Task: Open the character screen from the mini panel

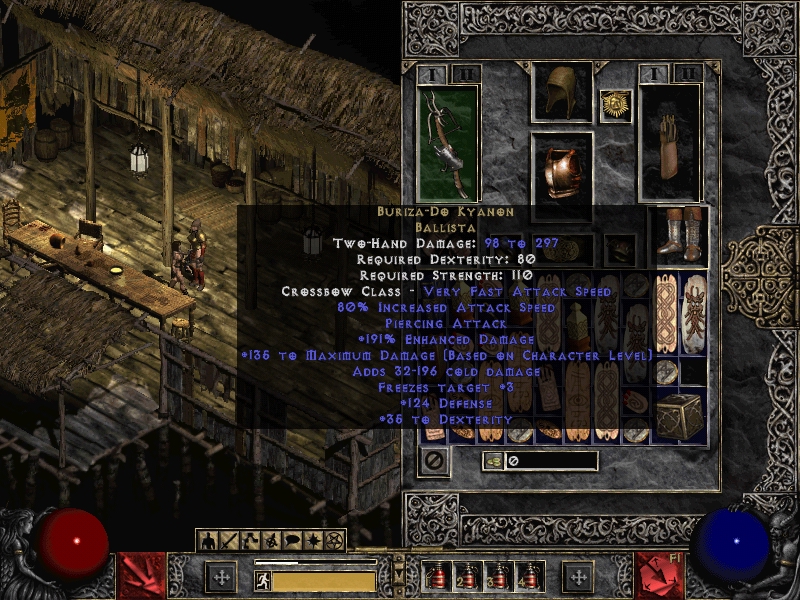Action: (x=209, y=541)
